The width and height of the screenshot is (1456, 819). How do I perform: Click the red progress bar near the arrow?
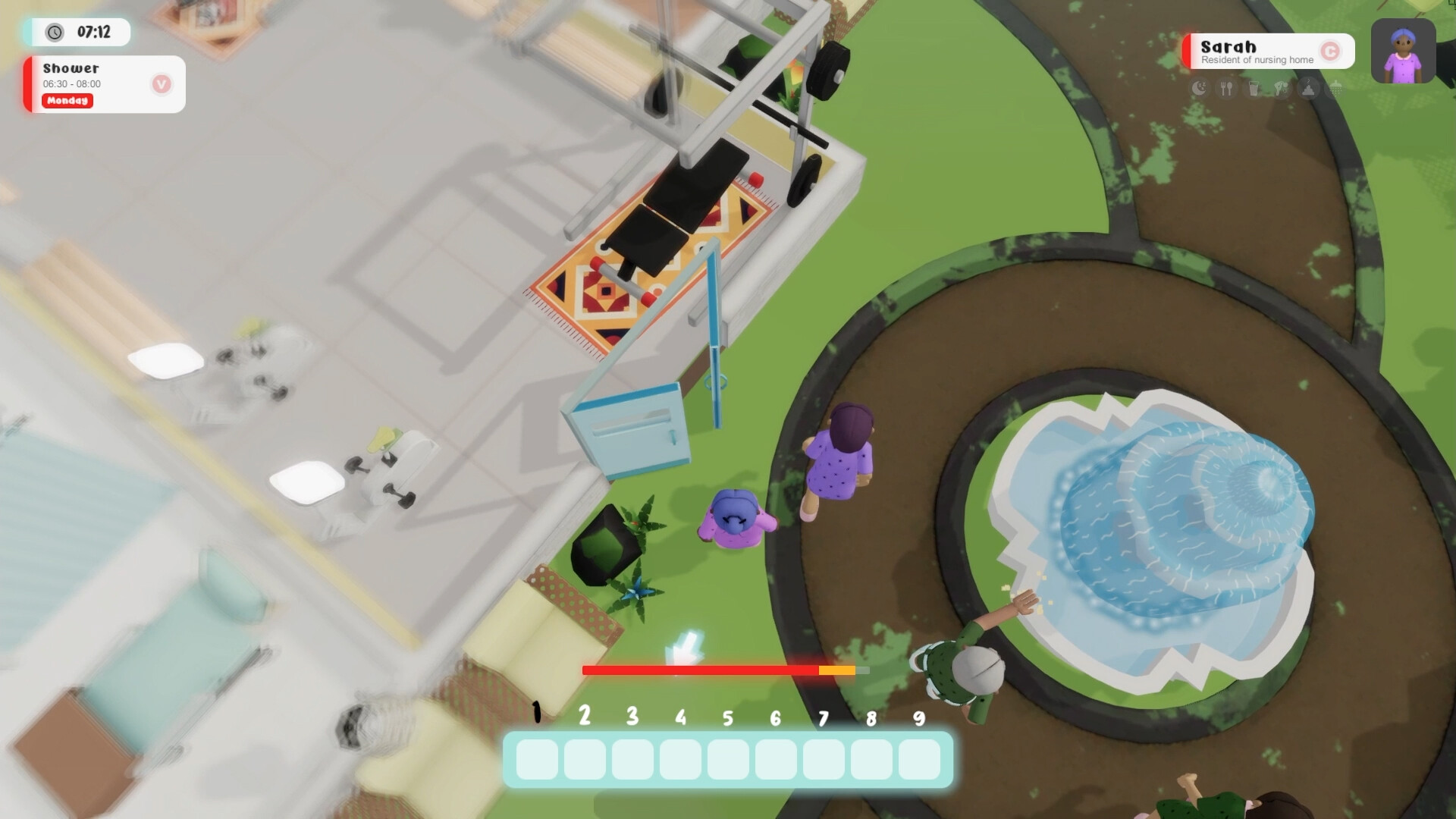pos(698,670)
